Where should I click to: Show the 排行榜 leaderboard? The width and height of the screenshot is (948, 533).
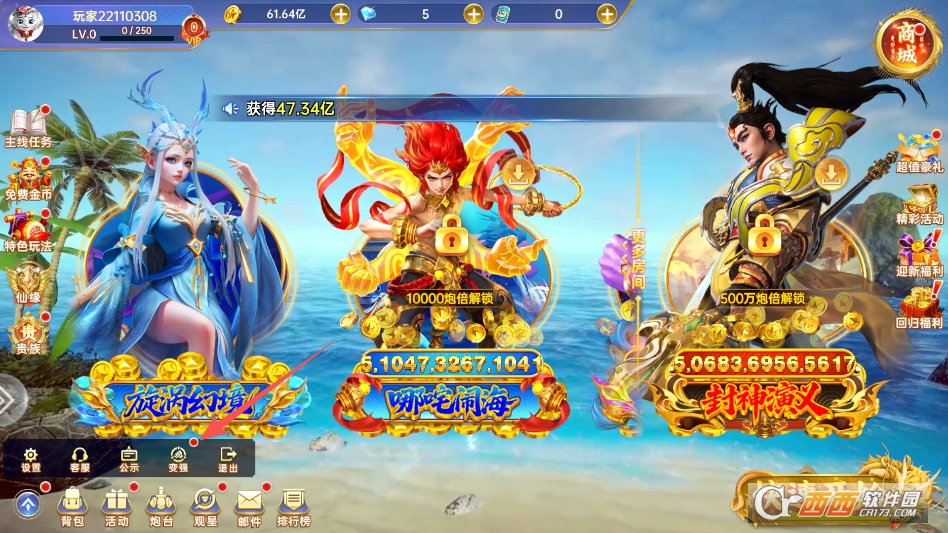pyautogui.click(x=293, y=505)
